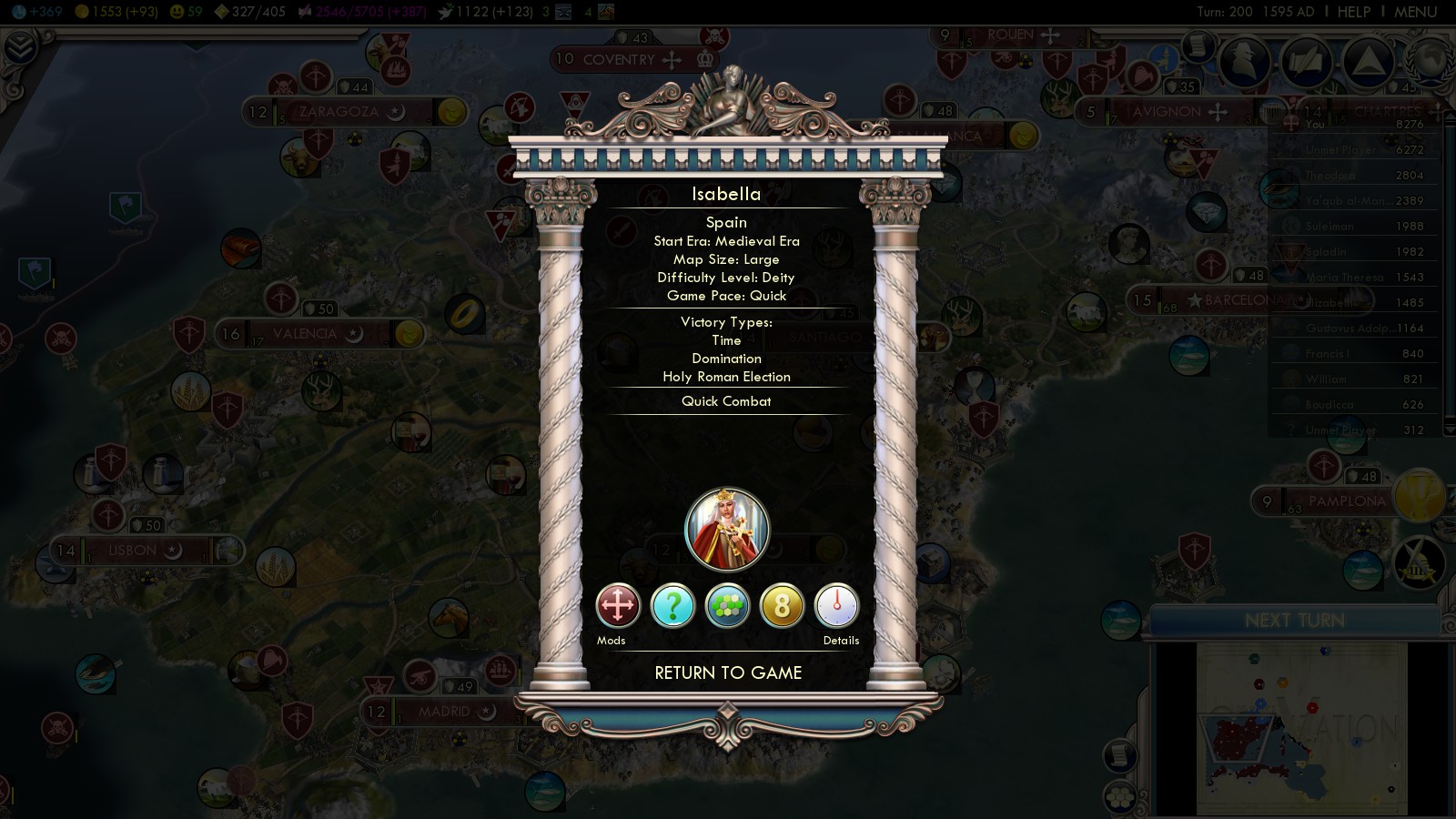Click the green hexagon map icon
The width and height of the screenshot is (1456, 819).
pyautogui.click(x=727, y=606)
